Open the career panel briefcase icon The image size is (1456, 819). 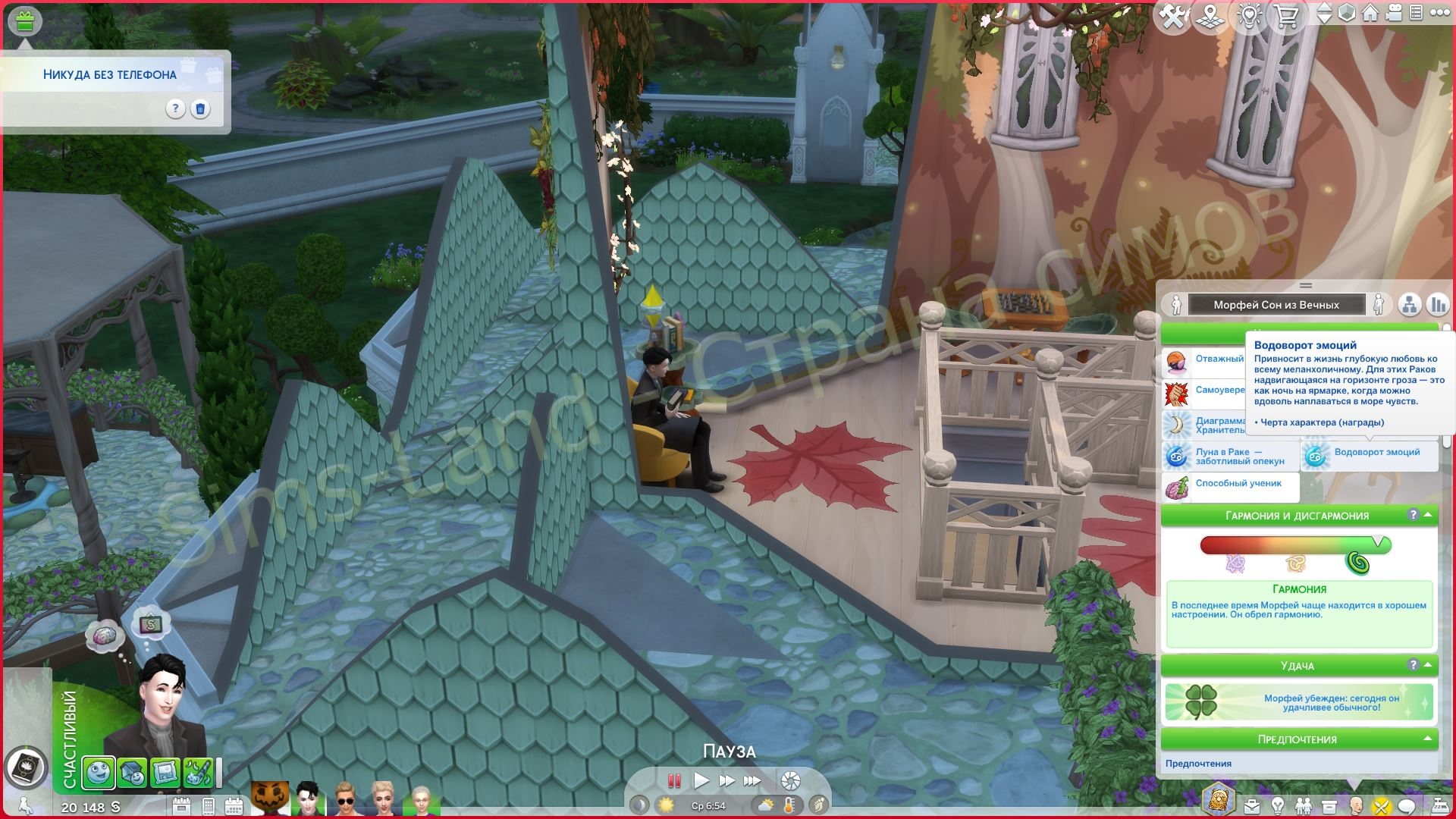point(1252,805)
